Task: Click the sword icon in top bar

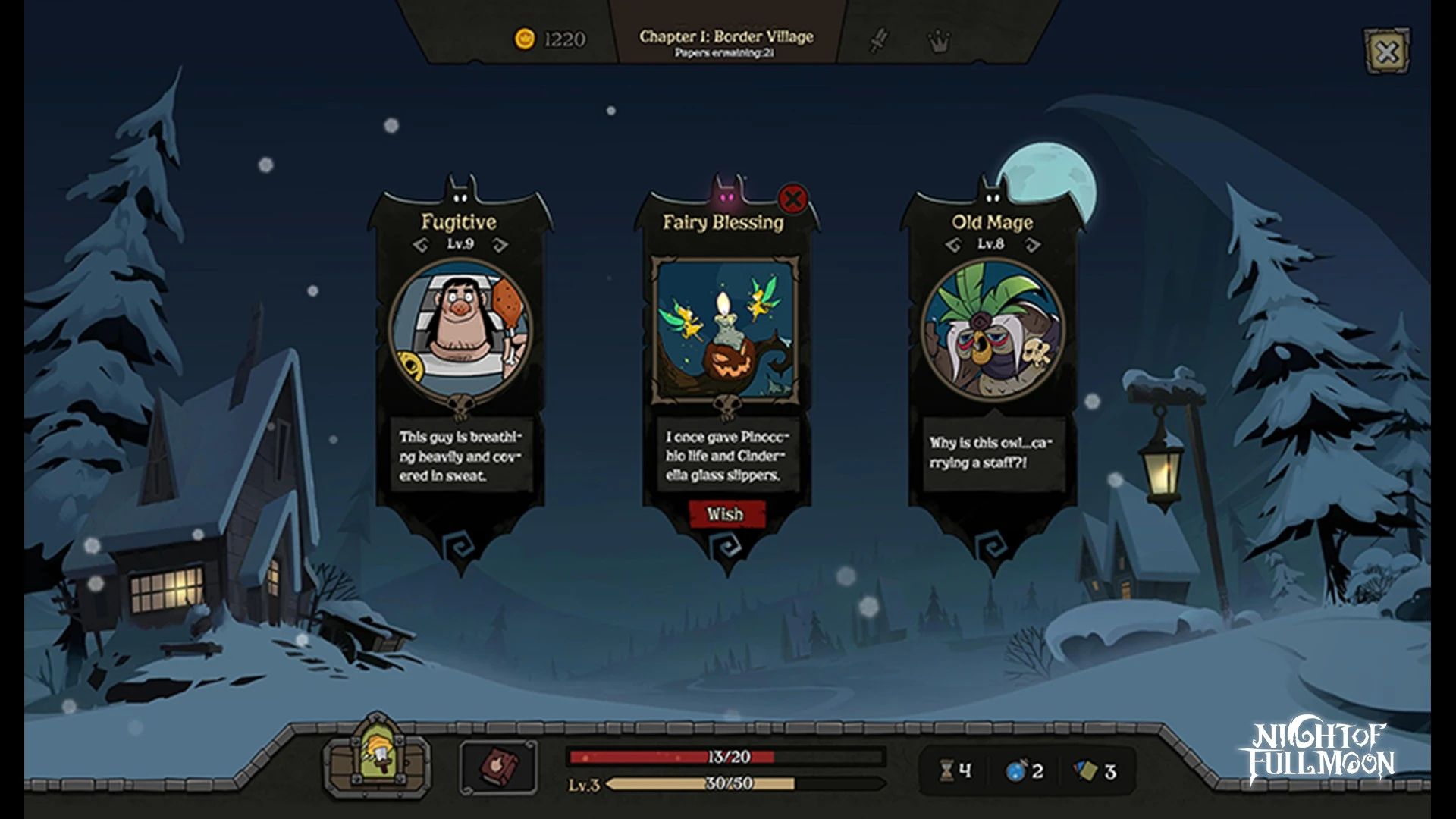Action: [x=878, y=39]
